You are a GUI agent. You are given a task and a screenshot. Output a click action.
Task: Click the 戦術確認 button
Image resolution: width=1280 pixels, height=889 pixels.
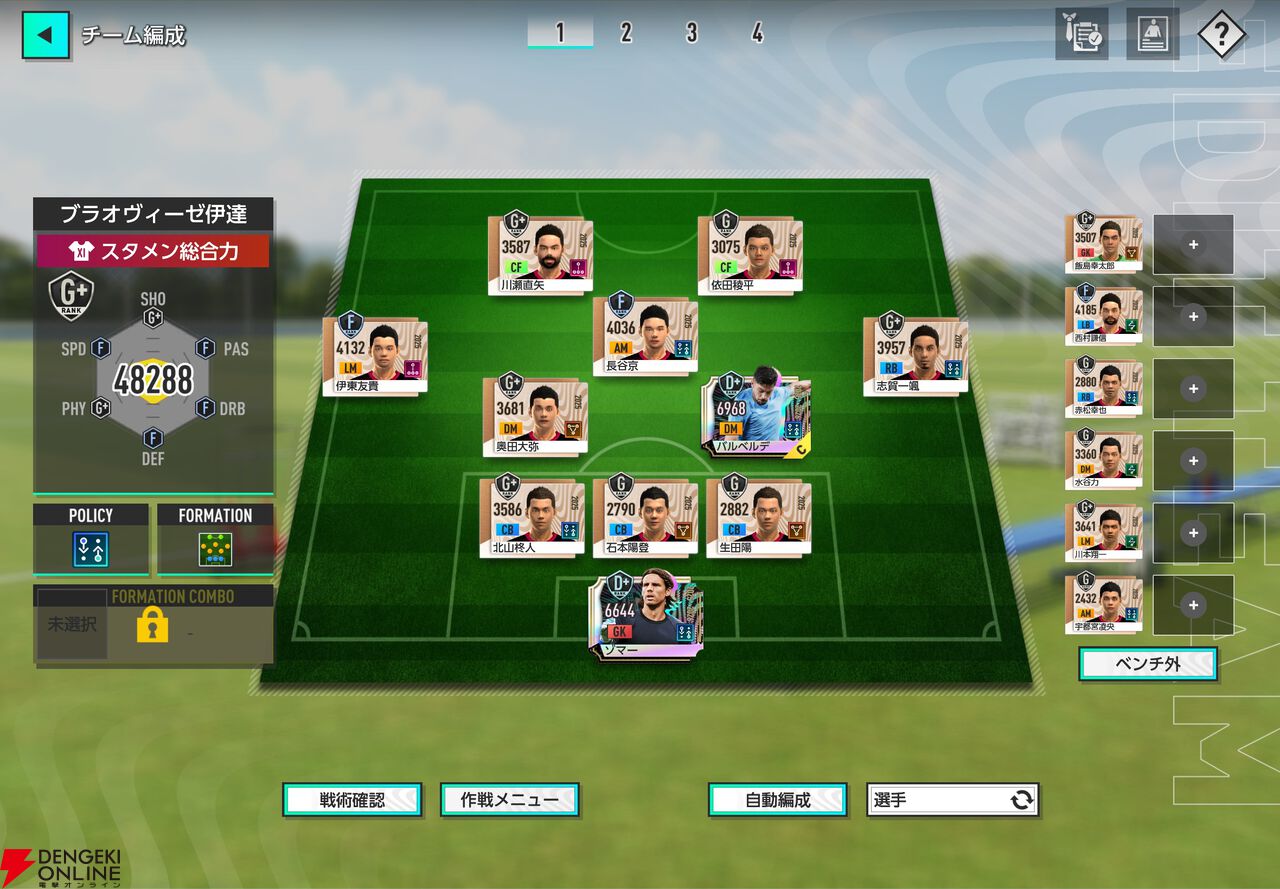[x=352, y=800]
